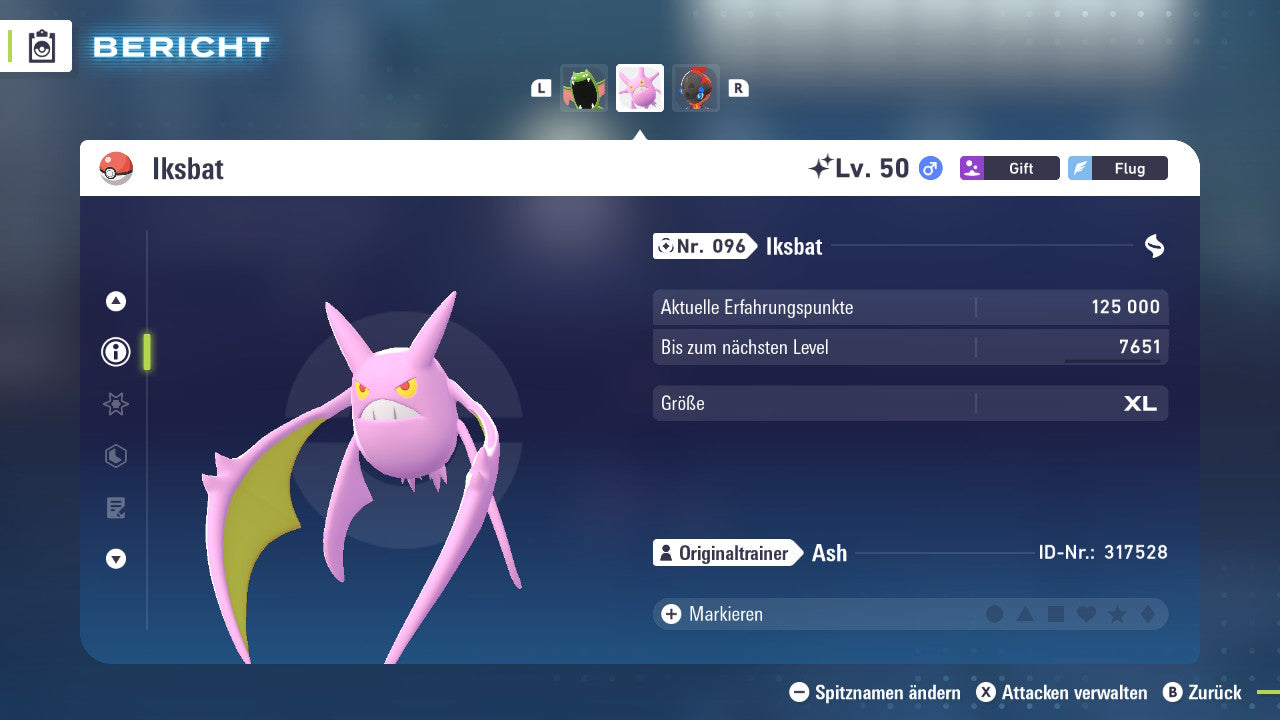Click the up arrow above the sidebar

pyautogui.click(x=116, y=300)
